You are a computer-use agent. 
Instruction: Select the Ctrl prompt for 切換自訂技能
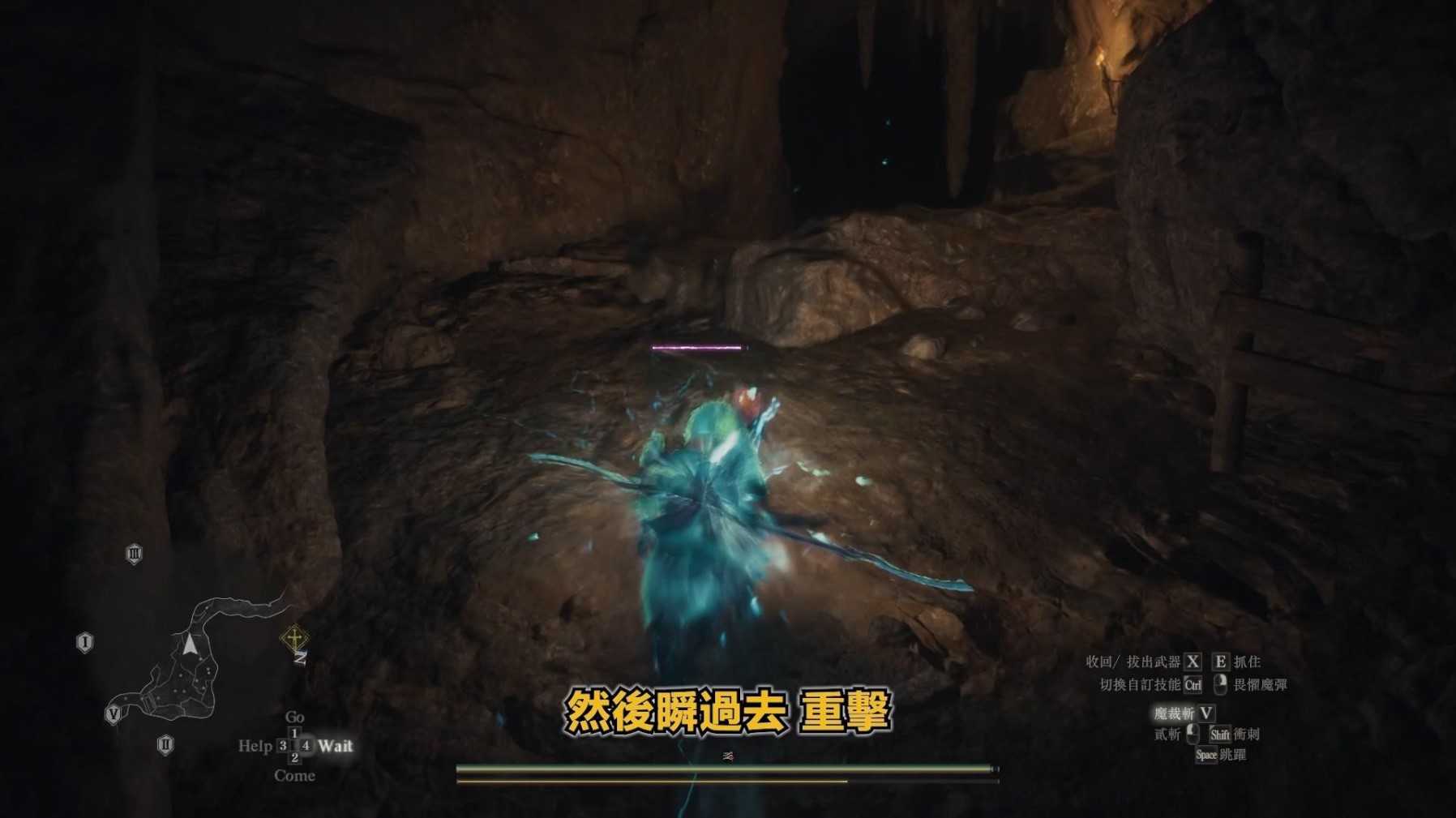tap(1193, 686)
